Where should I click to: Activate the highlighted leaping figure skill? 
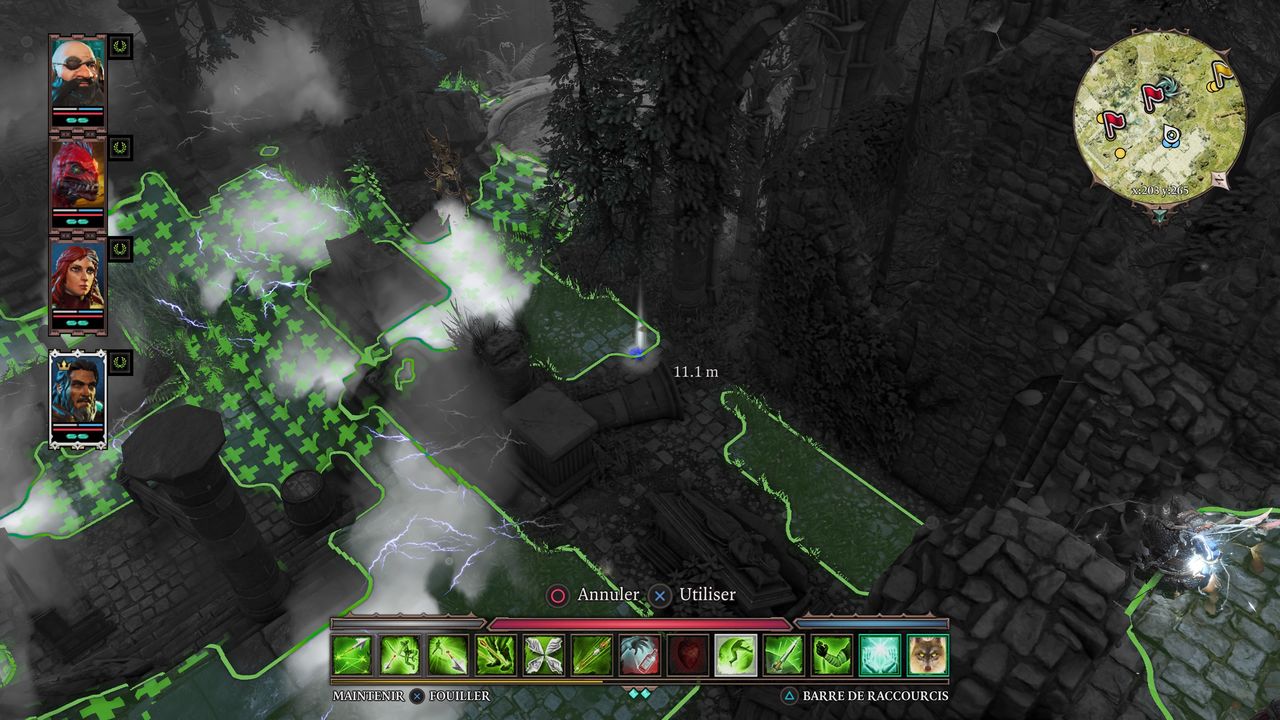[735, 655]
